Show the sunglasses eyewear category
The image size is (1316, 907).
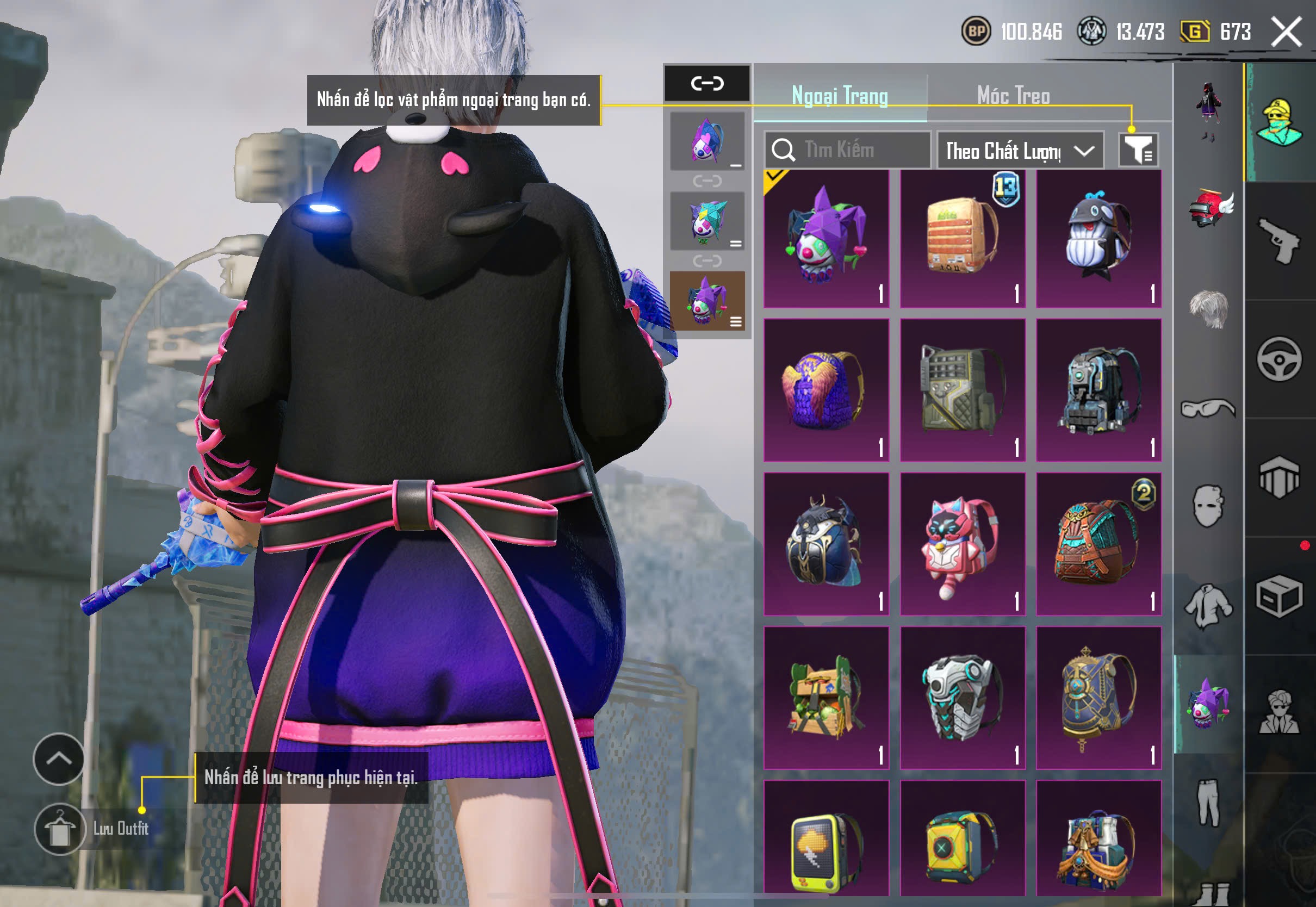tap(1208, 408)
